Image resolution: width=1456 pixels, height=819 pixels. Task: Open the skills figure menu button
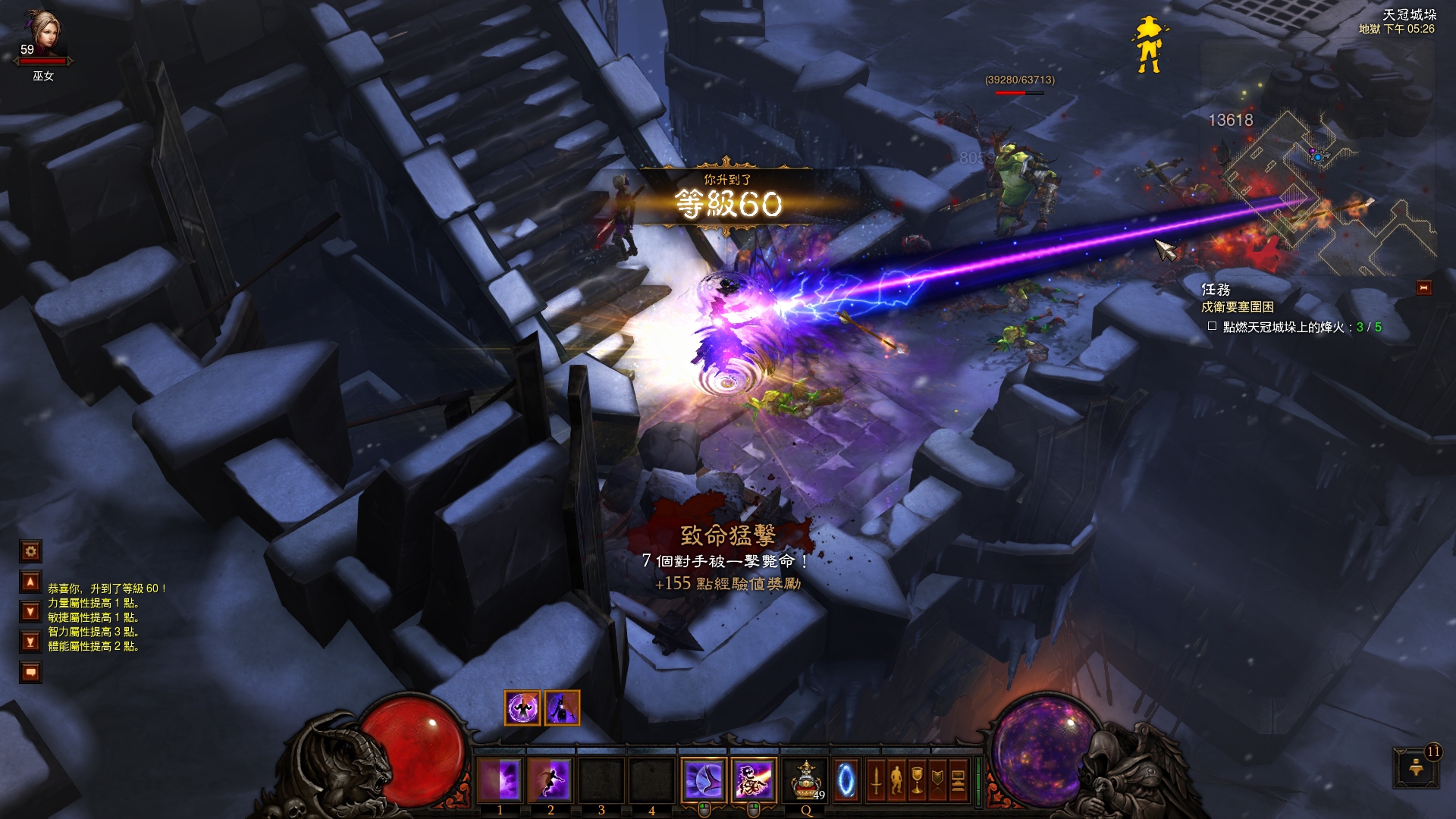pos(896,780)
